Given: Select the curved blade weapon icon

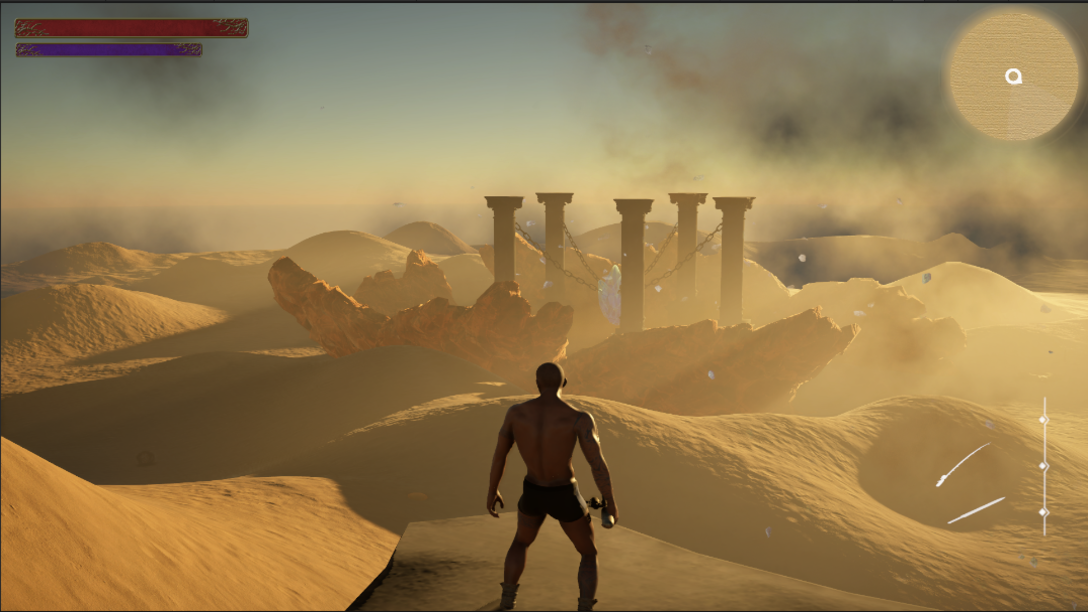Looking at the screenshot, I should tap(962, 465).
